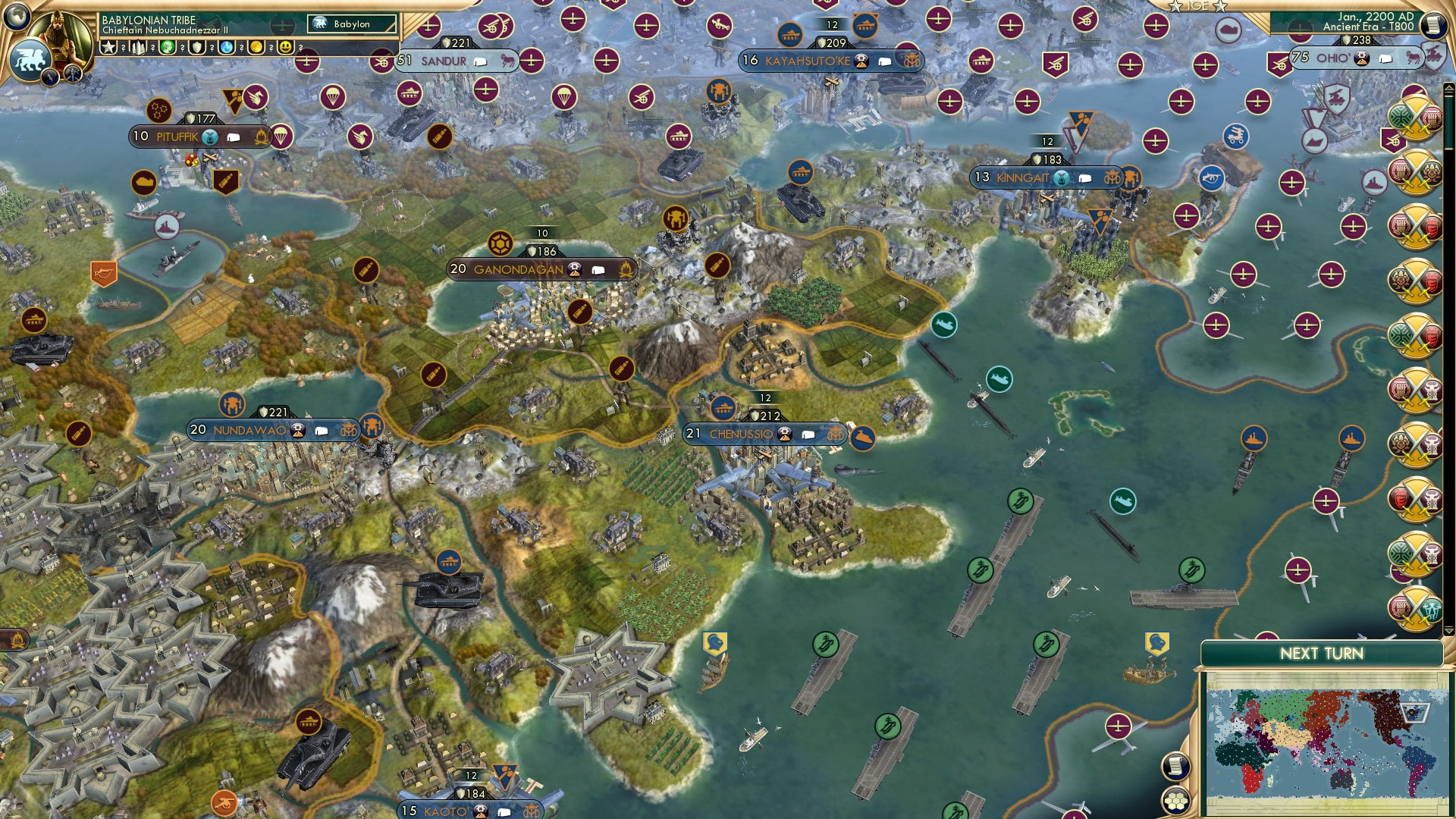The width and height of the screenshot is (1456, 819).
Task: Click the happiness smiley icon in the status bar
Action: coord(286,49)
